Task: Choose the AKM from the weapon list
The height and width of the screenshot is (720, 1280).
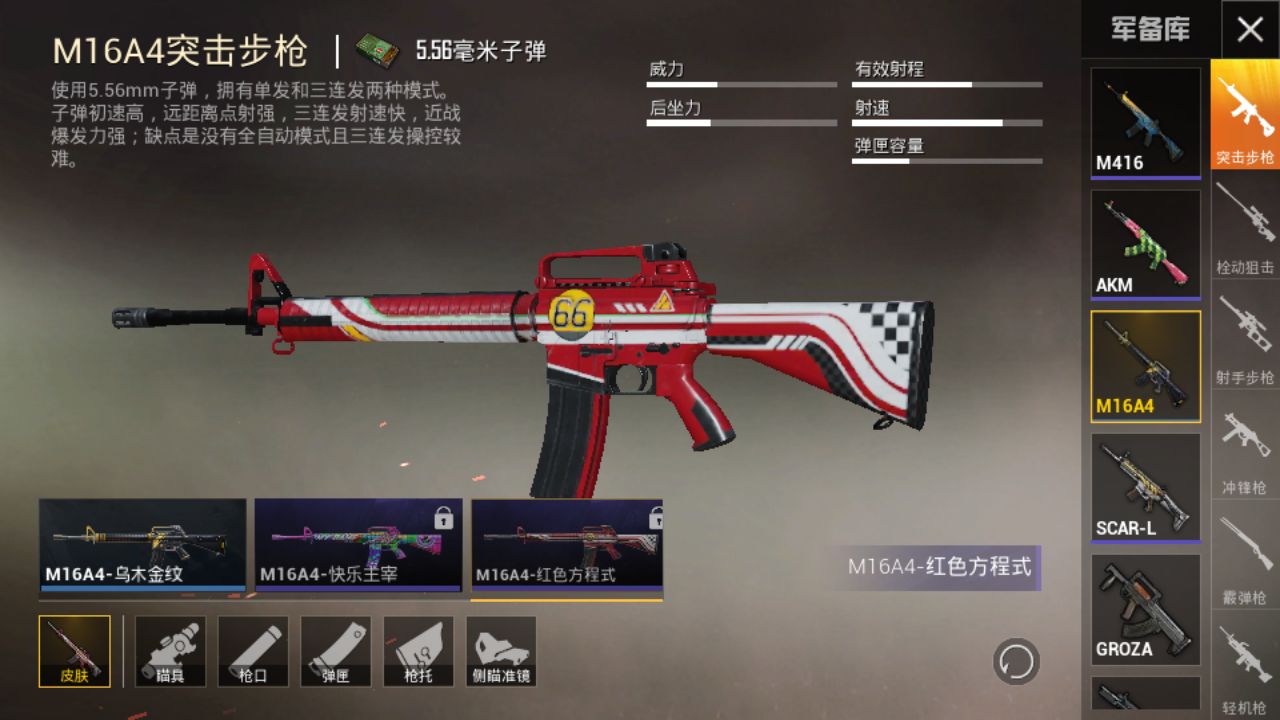Action: click(x=1145, y=245)
